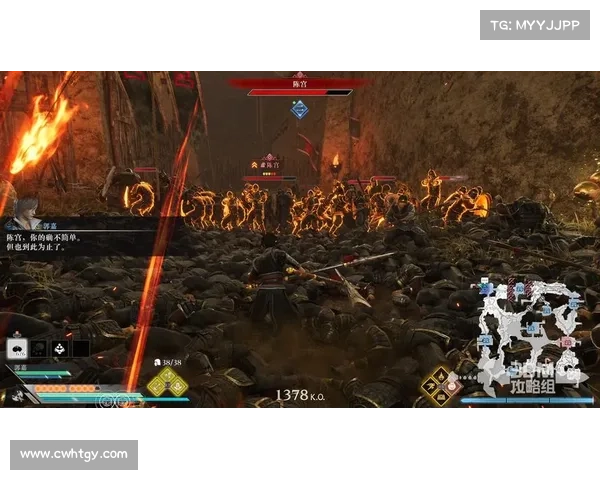Select the white pouch item slot
Viewport: 600px width, 480px height.
pyautogui.click(x=59, y=348)
